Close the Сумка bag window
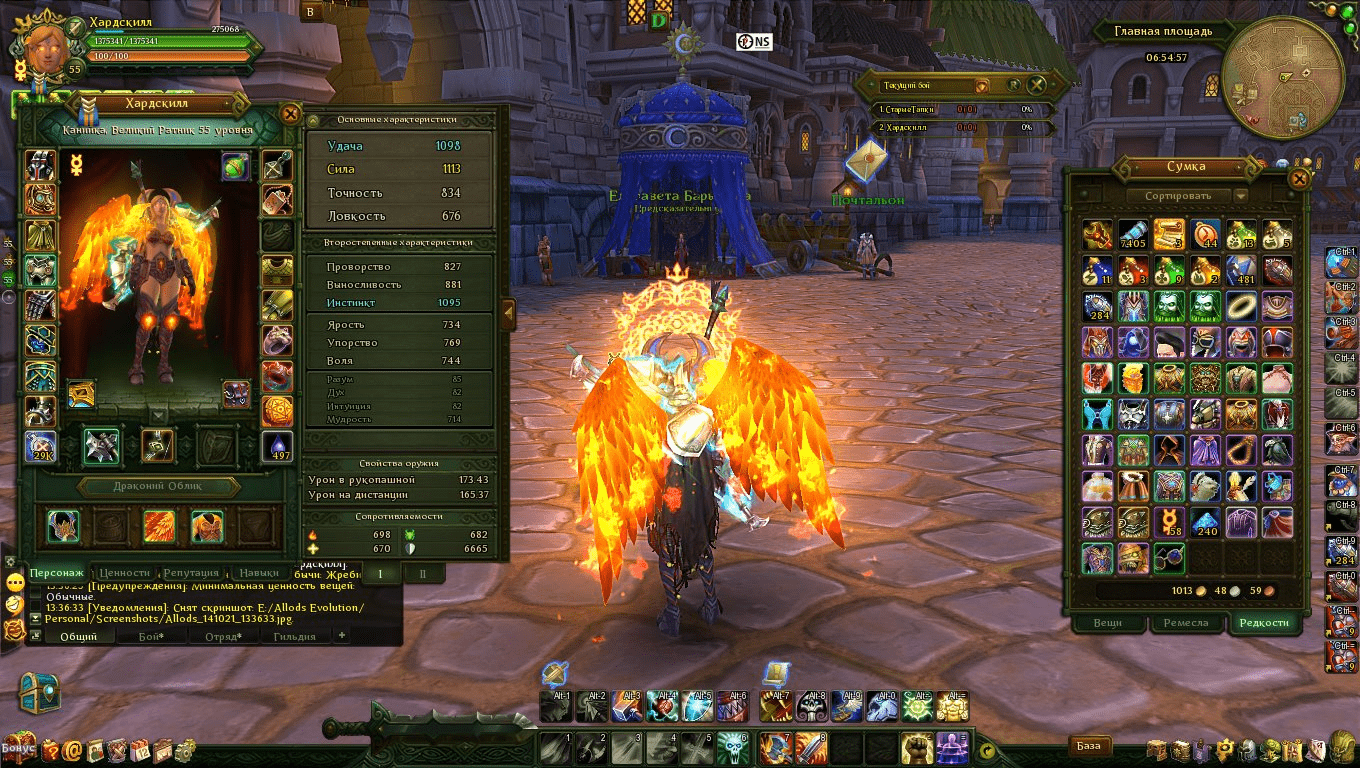The height and width of the screenshot is (768, 1360). 1298,179
